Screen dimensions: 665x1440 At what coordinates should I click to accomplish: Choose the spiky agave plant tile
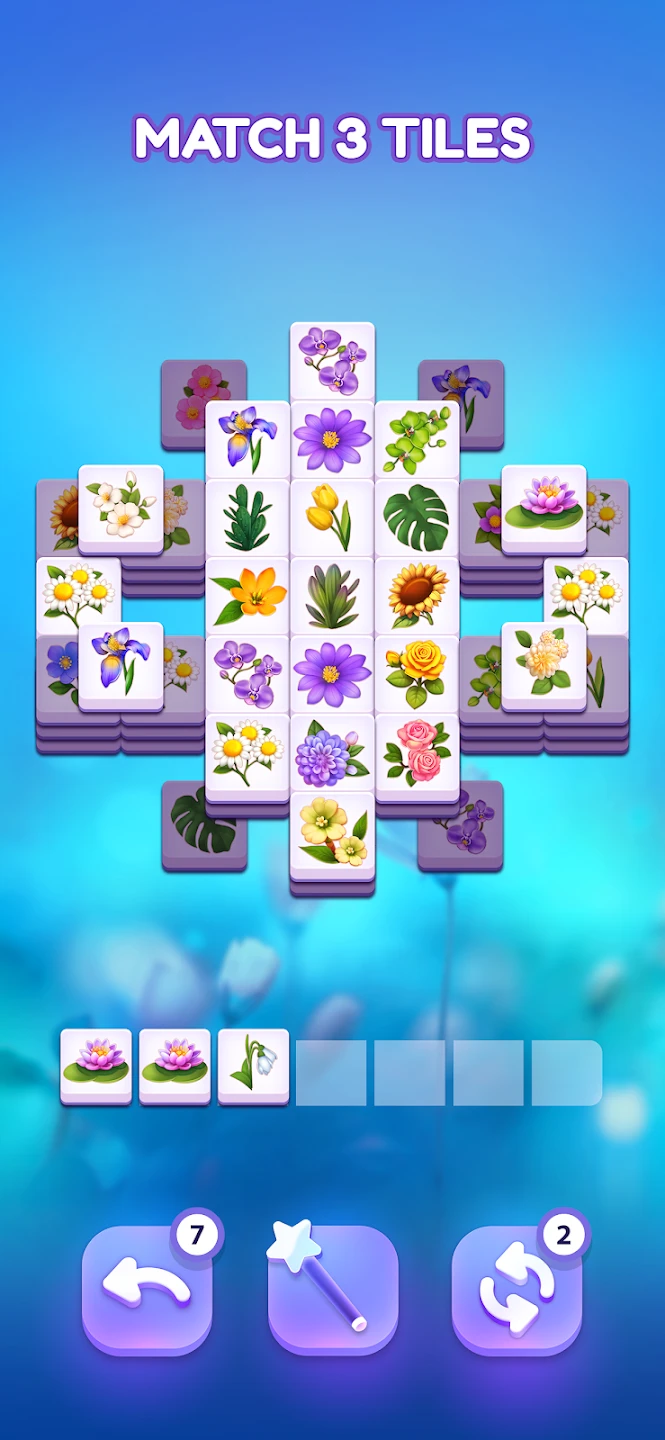pyautogui.click(x=332, y=595)
